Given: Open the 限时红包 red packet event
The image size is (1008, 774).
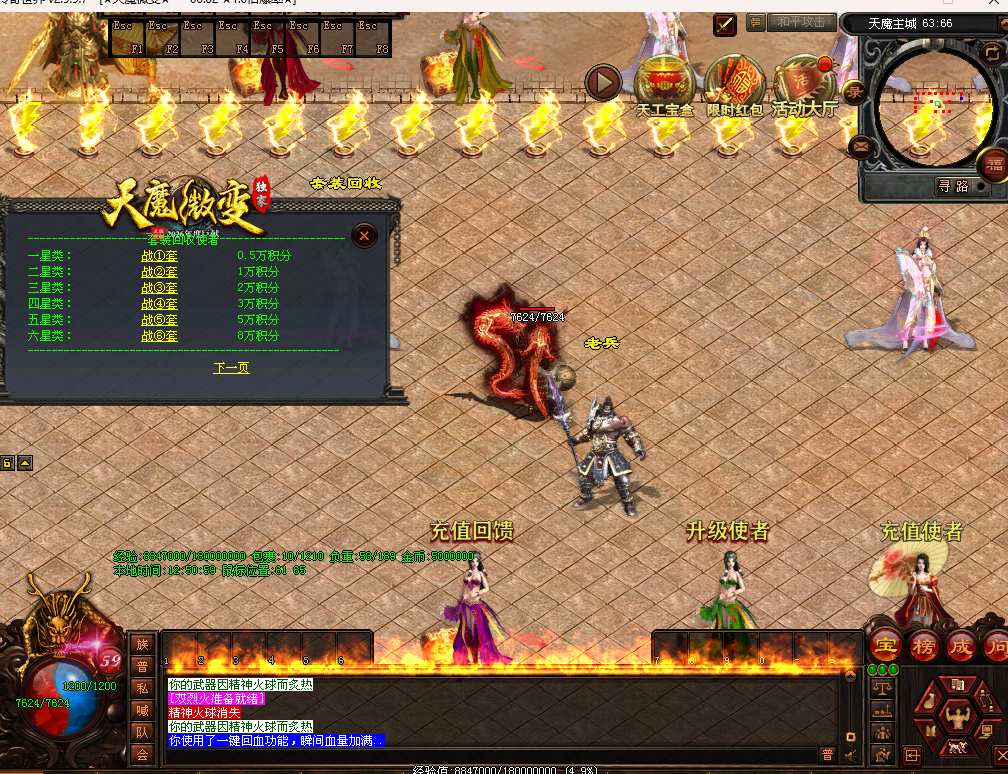Looking at the screenshot, I should pos(734,84).
